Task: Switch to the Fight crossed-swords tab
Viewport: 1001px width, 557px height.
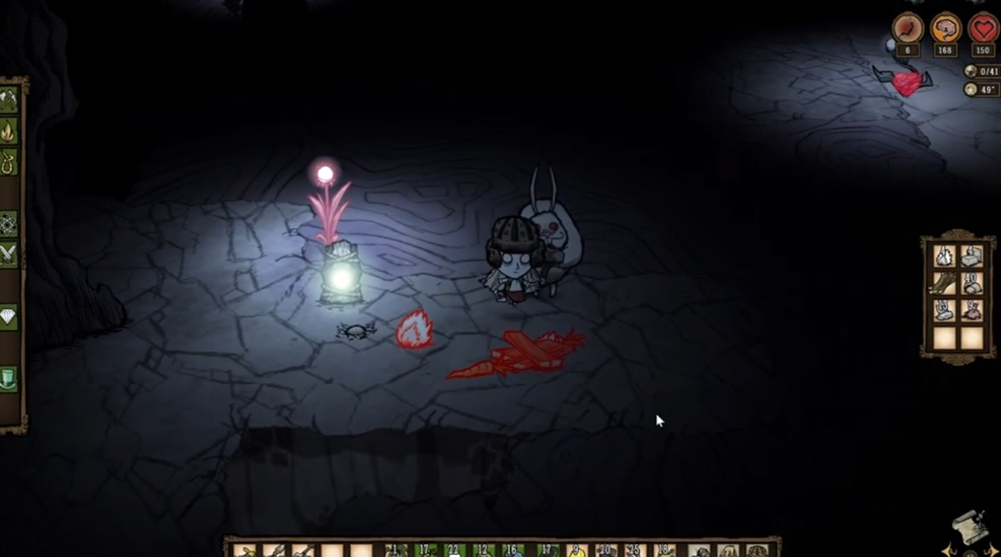Action: (9, 254)
